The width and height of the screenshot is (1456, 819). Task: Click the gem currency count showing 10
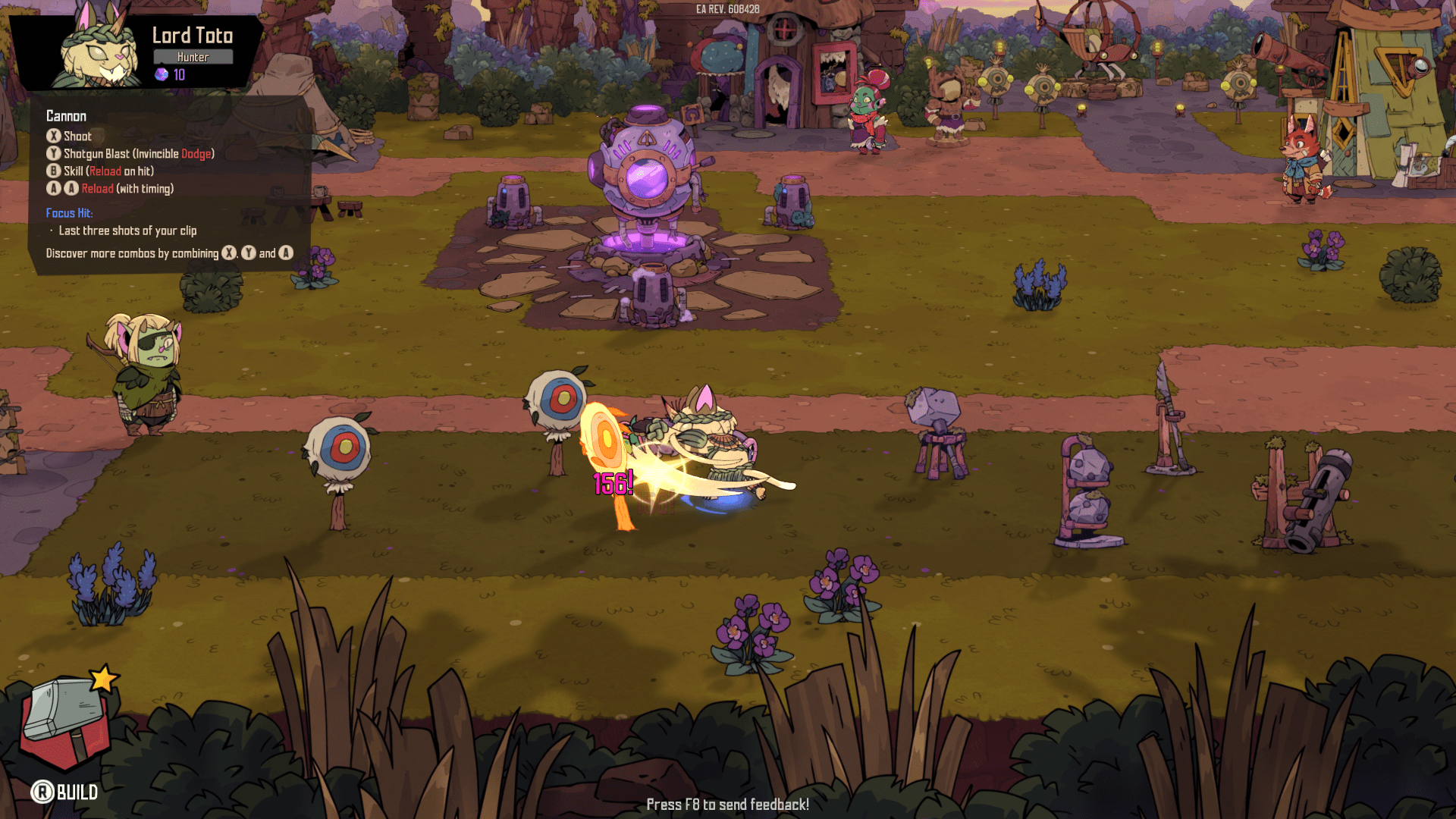[178, 74]
